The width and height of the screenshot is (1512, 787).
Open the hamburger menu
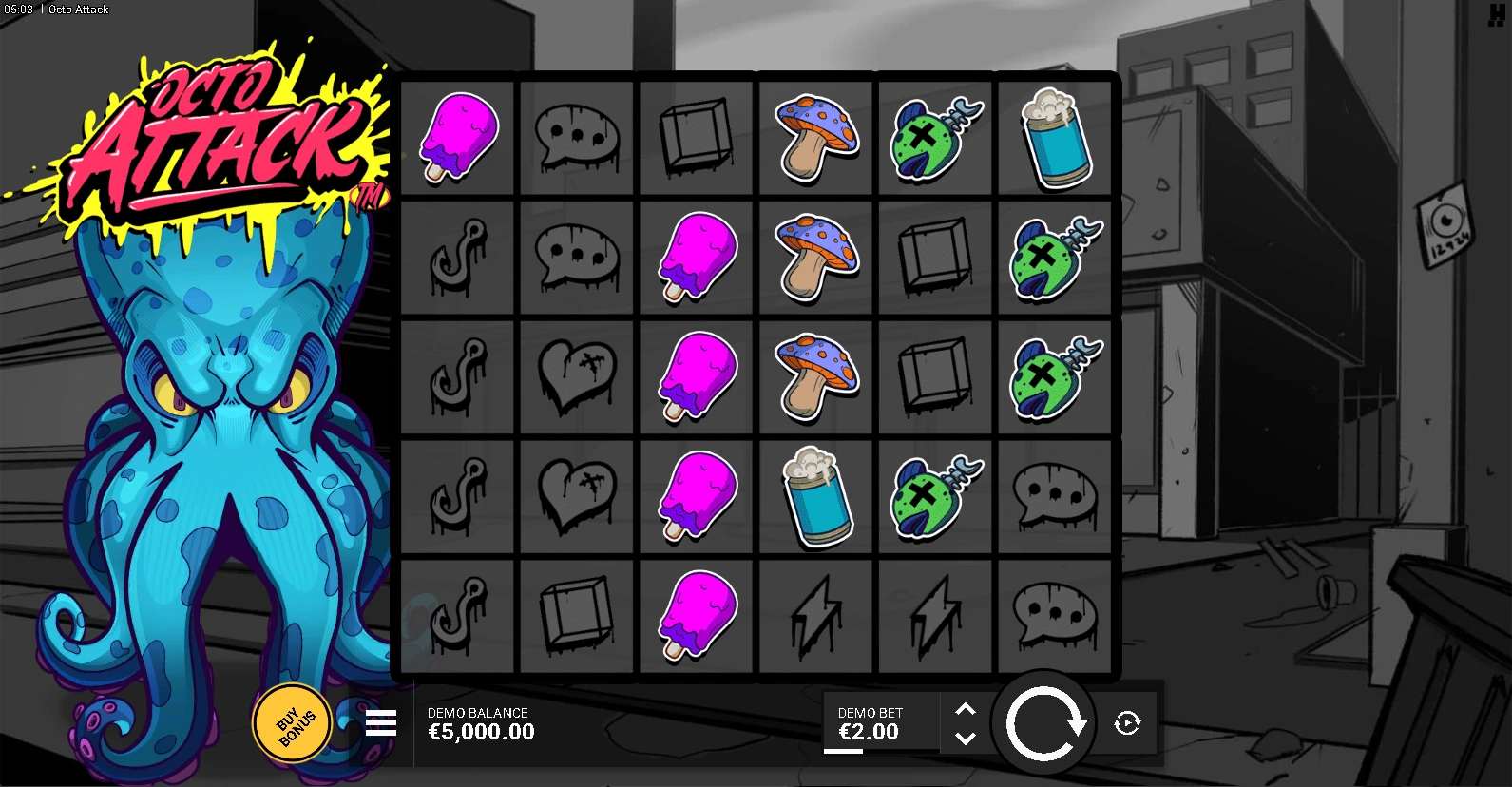tap(381, 723)
